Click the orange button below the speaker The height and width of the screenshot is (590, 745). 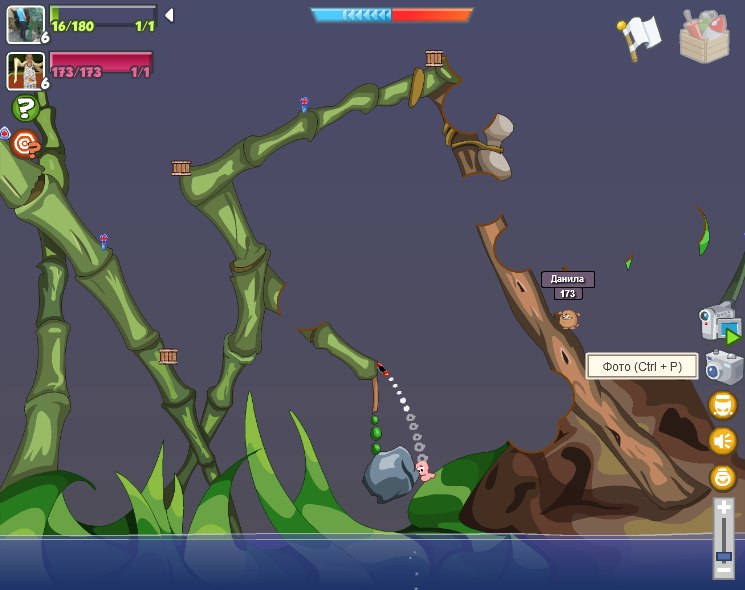point(722,477)
